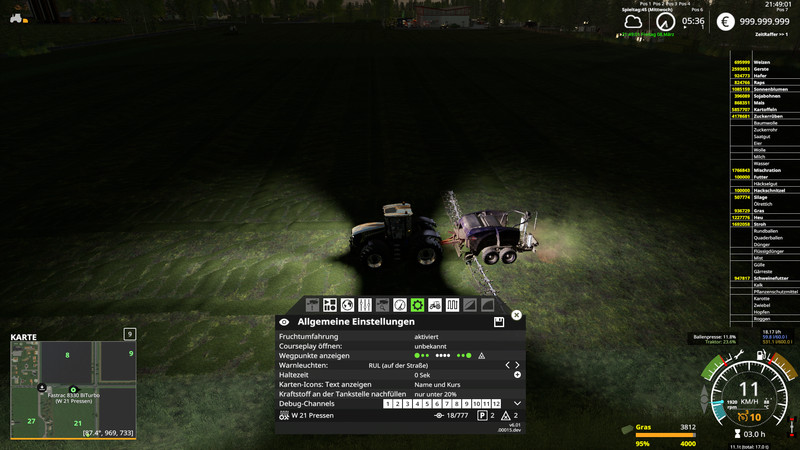
Task: Choose previous Warnleuchten option with left arrow
Action: click(x=507, y=365)
